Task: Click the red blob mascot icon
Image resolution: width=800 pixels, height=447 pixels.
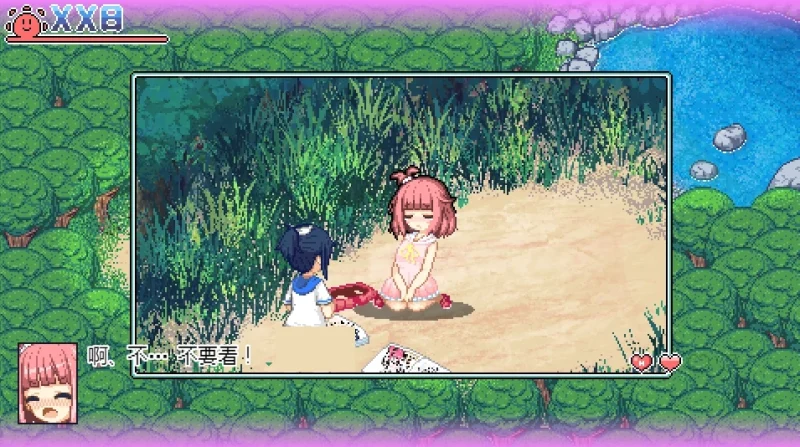Action: click(x=26, y=20)
